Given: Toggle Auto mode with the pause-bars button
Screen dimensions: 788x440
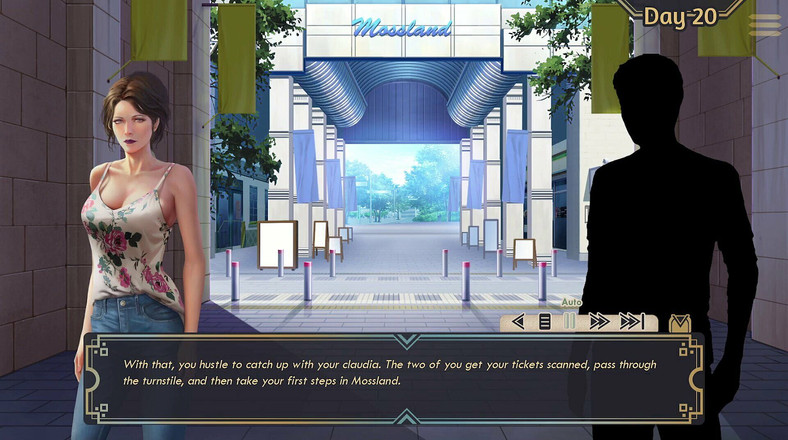Looking at the screenshot, I should tap(570, 322).
